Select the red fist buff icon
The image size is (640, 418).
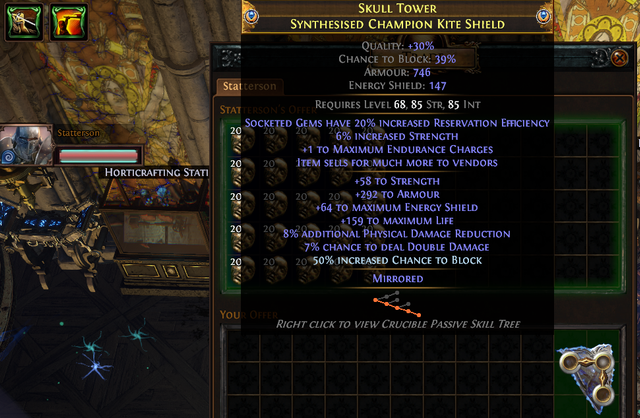[67, 21]
